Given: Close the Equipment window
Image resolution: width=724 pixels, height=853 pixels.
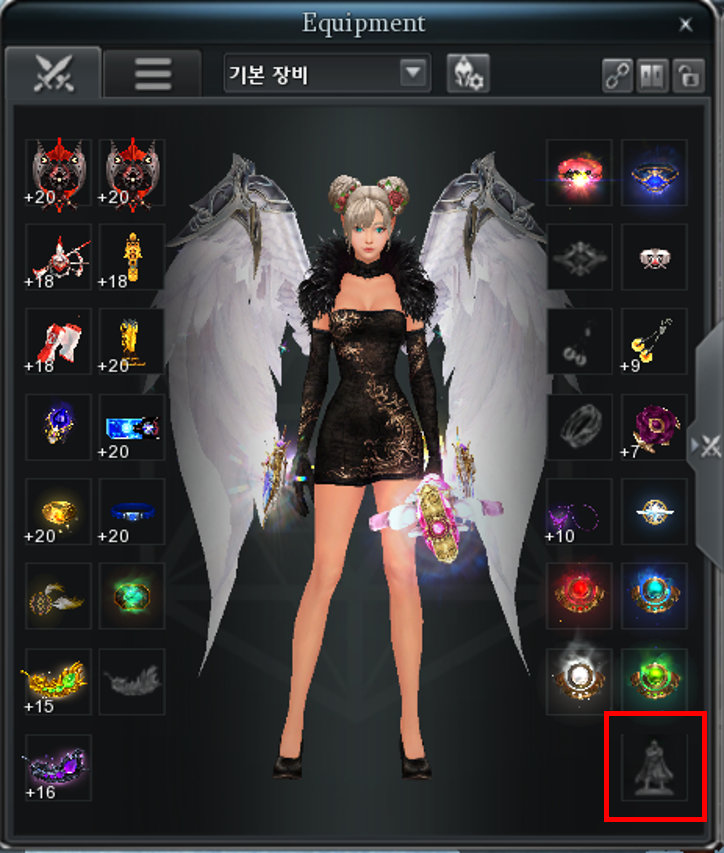Looking at the screenshot, I should (685, 25).
